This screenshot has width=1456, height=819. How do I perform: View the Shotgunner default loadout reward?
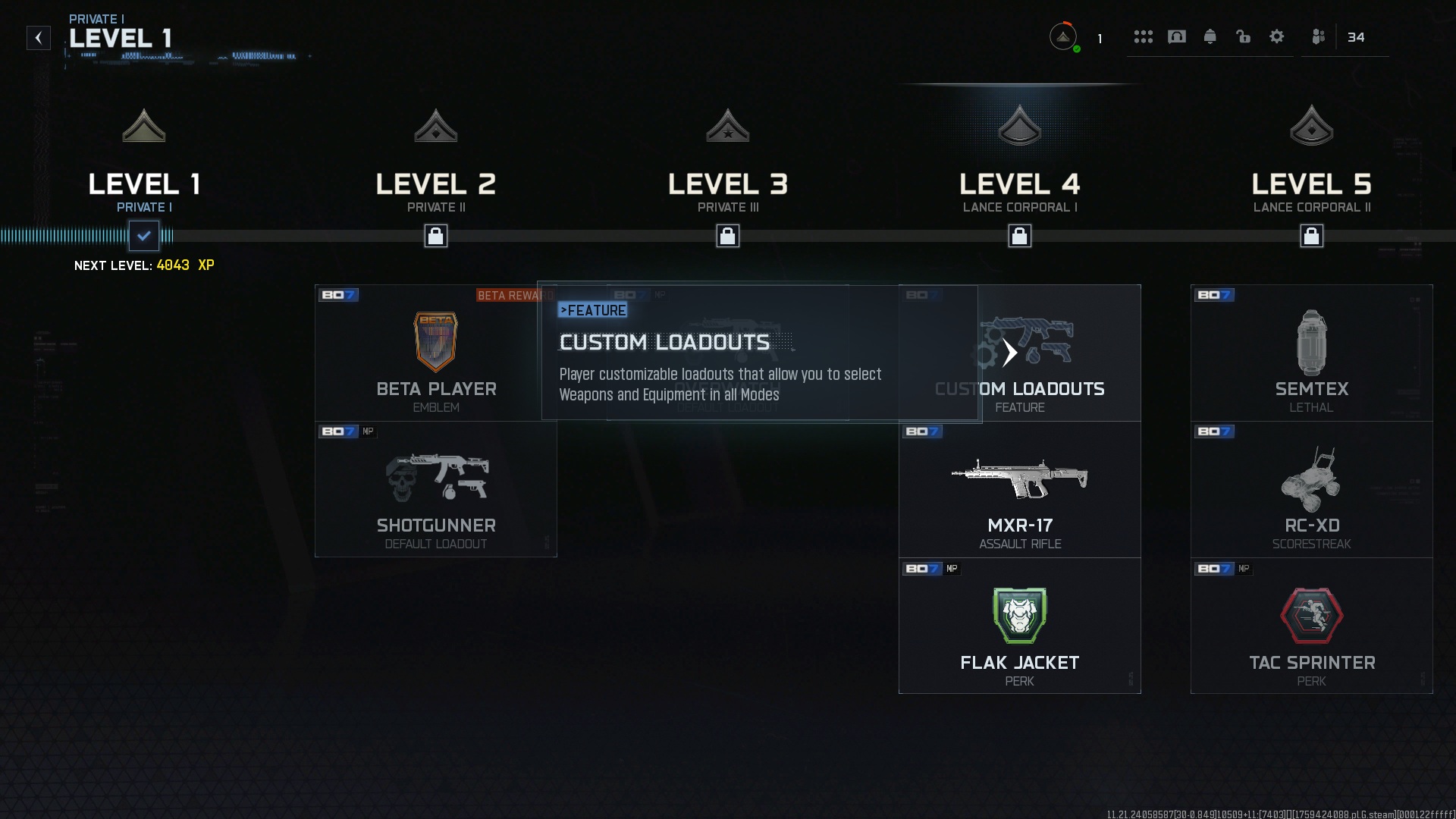click(436, 490)
